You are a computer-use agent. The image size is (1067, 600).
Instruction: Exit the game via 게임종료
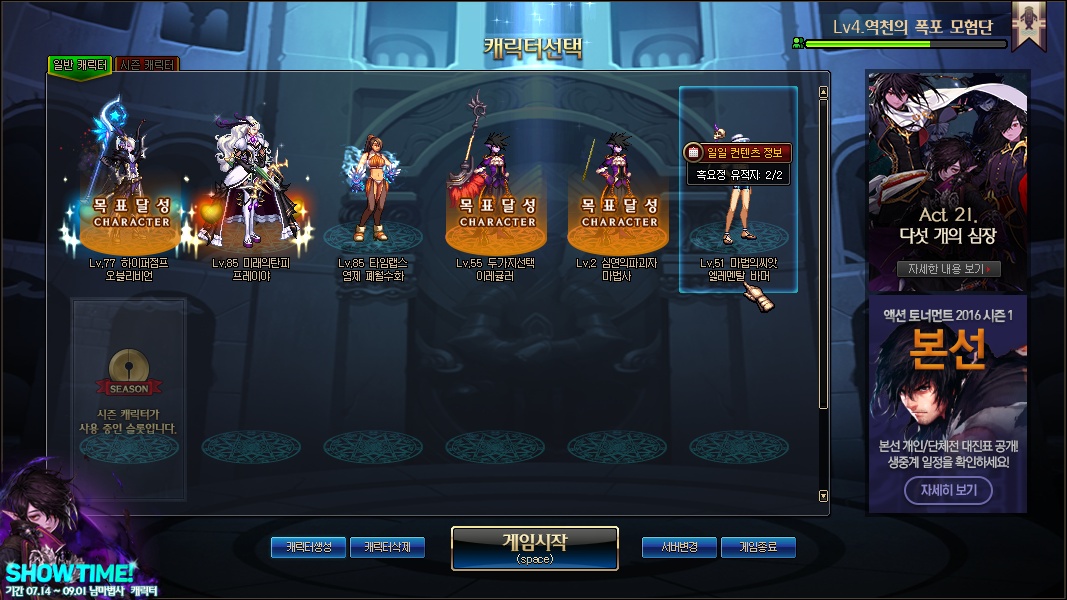[x=758, y=547]
